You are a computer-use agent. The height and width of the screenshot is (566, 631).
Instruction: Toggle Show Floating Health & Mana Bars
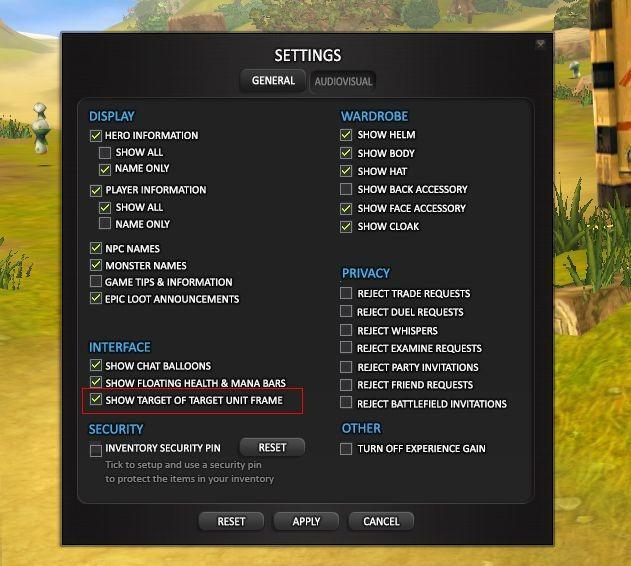click(x=96, y=383)
